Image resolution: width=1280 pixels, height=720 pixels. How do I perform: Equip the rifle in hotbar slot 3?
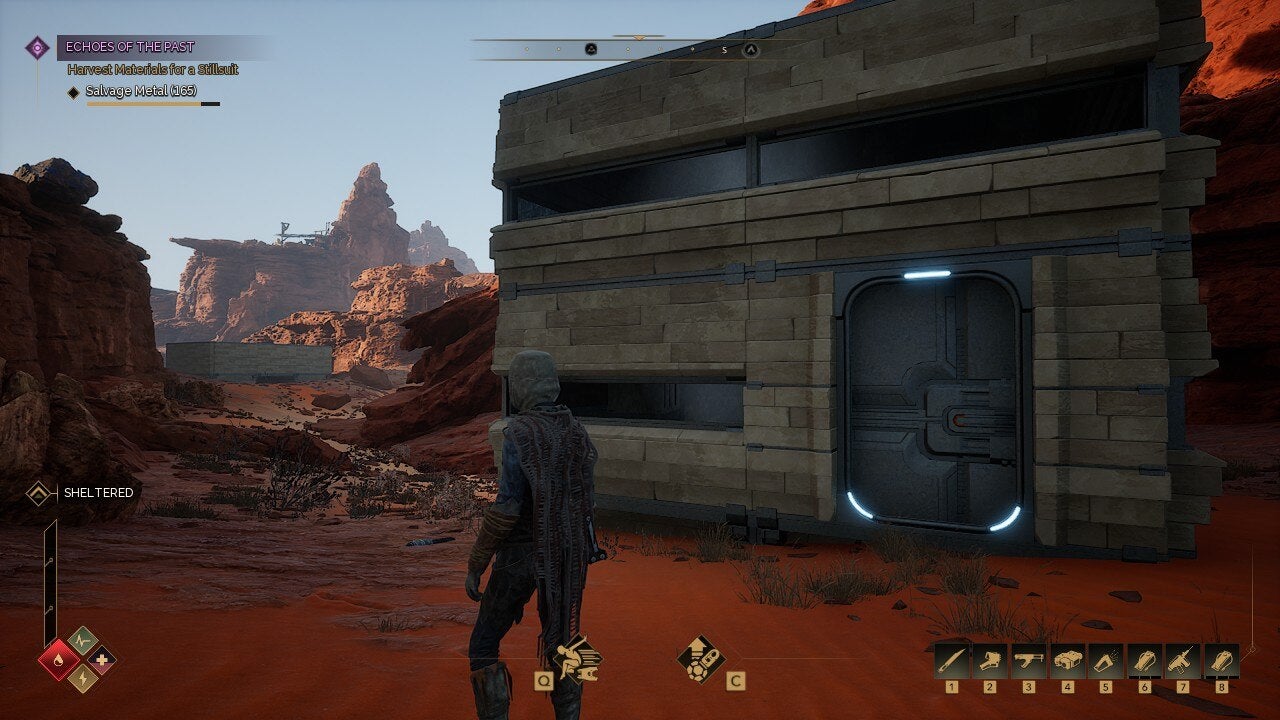click(x=1027, y=661)
